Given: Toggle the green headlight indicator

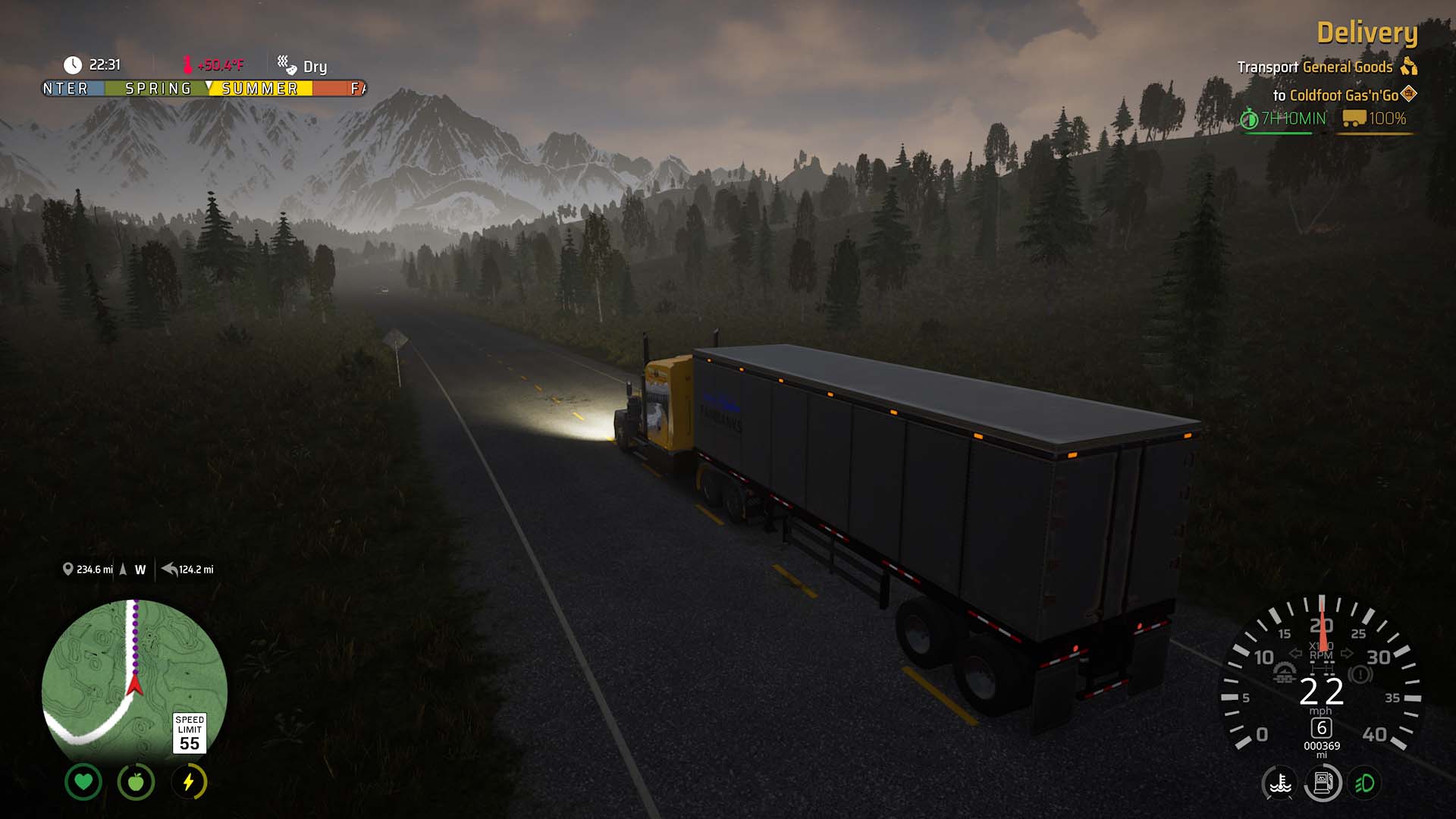Looking at the screenshot, I should (1365, 783).
